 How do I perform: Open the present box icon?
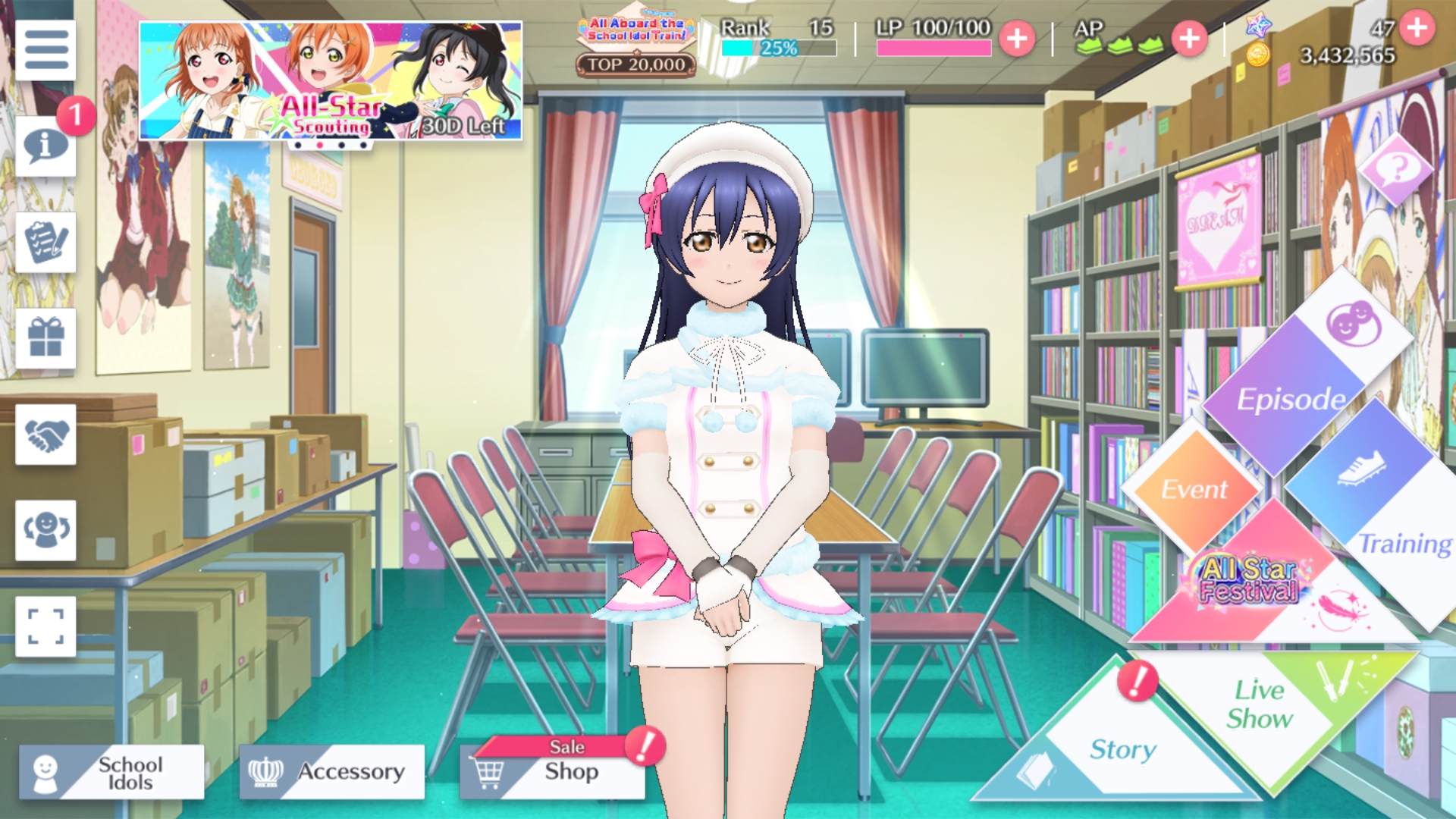click(x=45, y=338)
